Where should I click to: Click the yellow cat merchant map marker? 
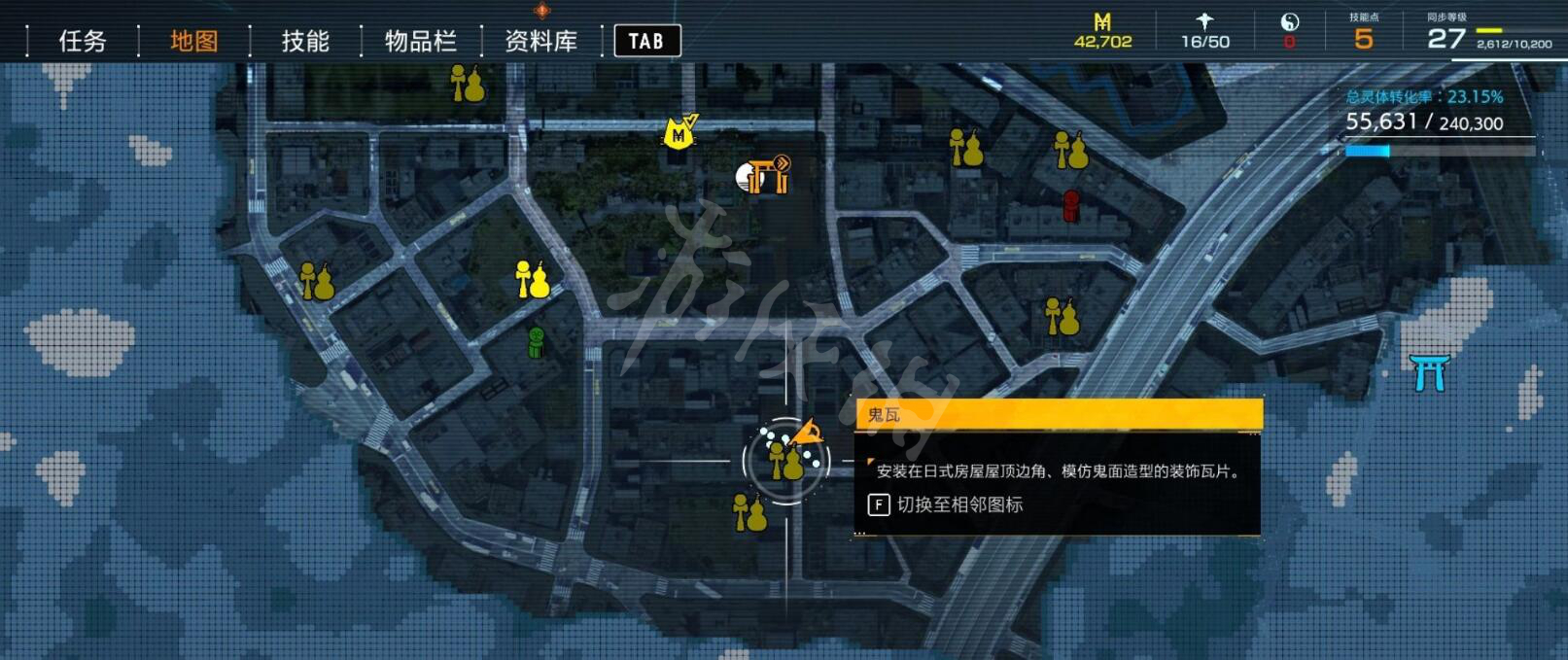click(x=679, y=132)
